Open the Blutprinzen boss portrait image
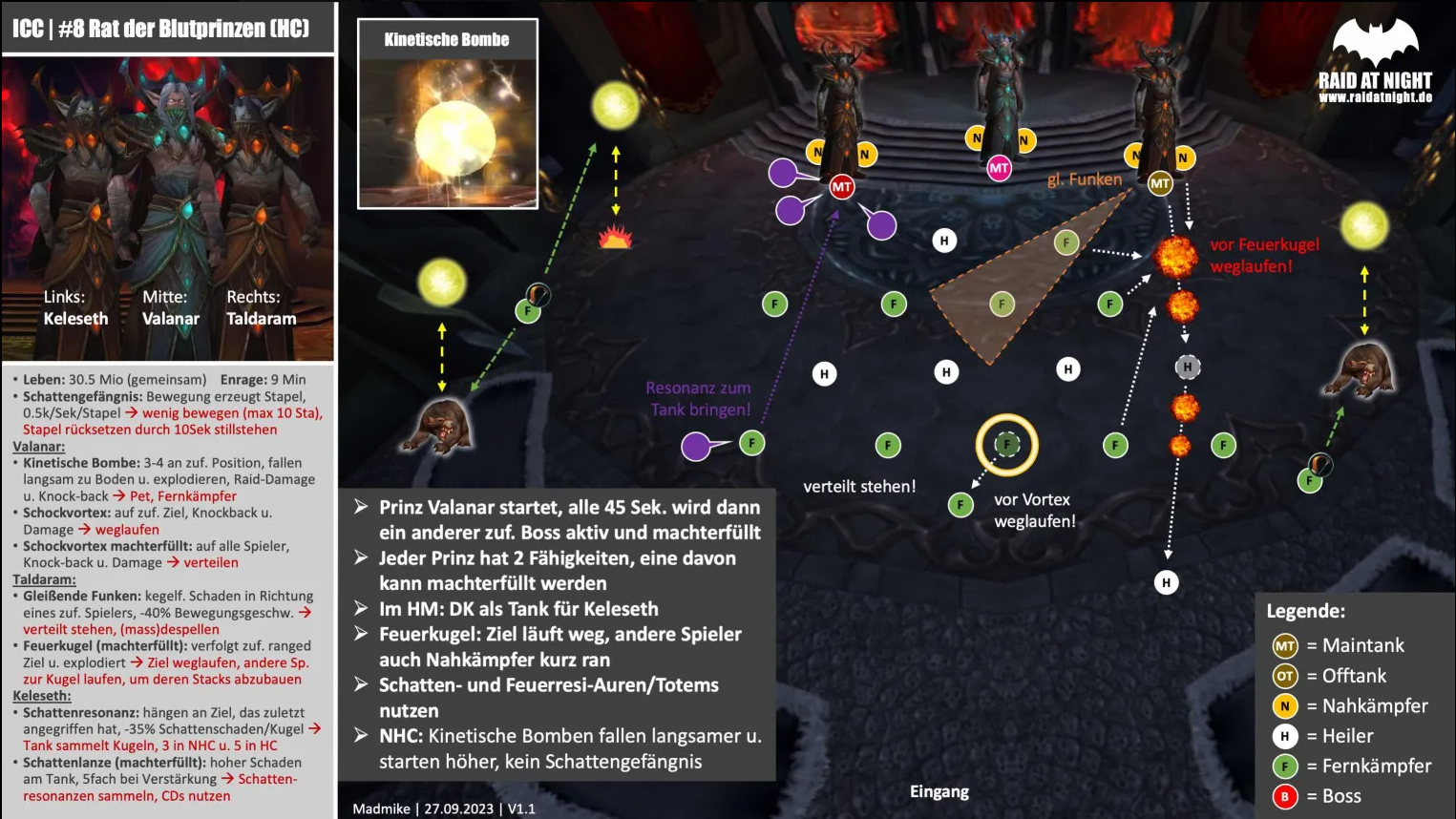This screenshot has width=1456, height=819. click(x=168, y=208)
